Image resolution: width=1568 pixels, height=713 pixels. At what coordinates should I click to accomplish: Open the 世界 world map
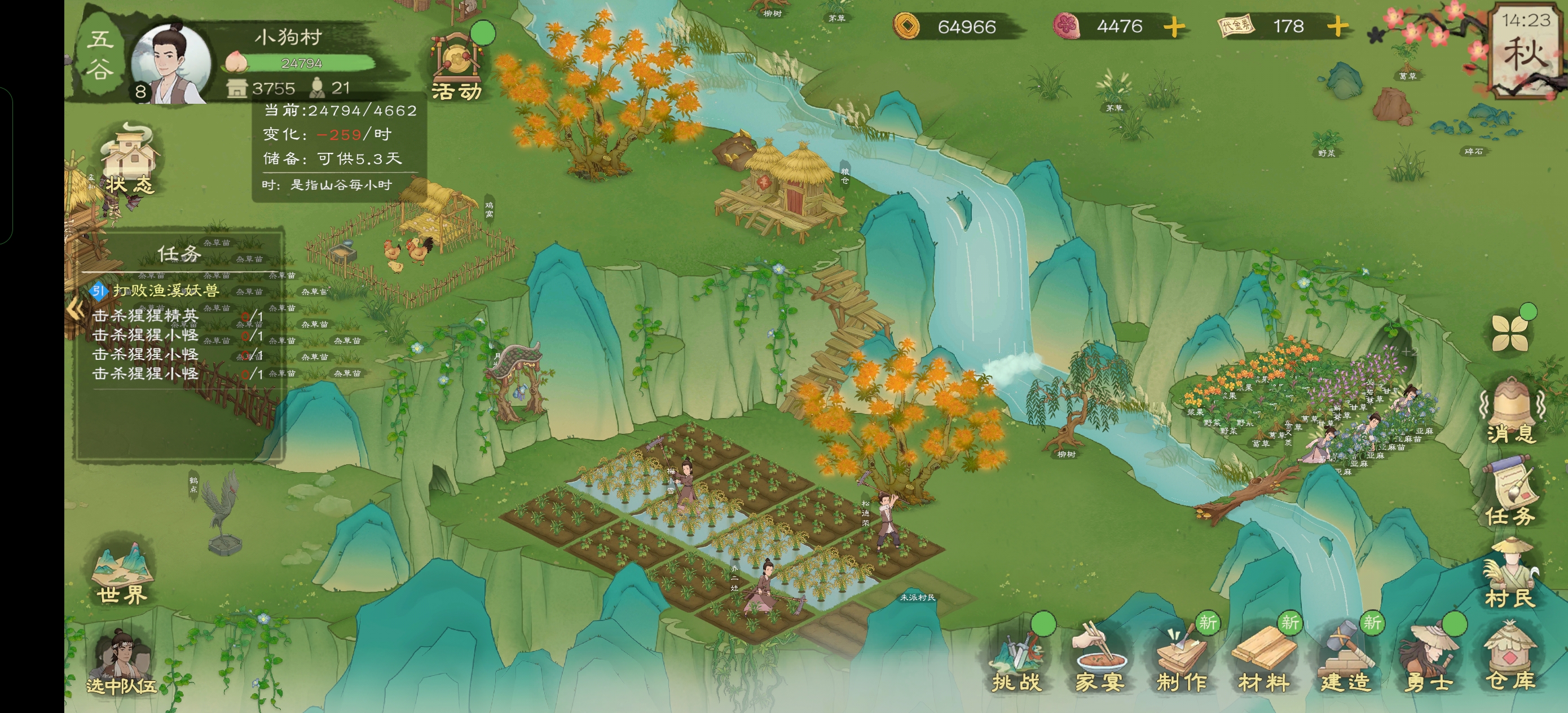122,575
